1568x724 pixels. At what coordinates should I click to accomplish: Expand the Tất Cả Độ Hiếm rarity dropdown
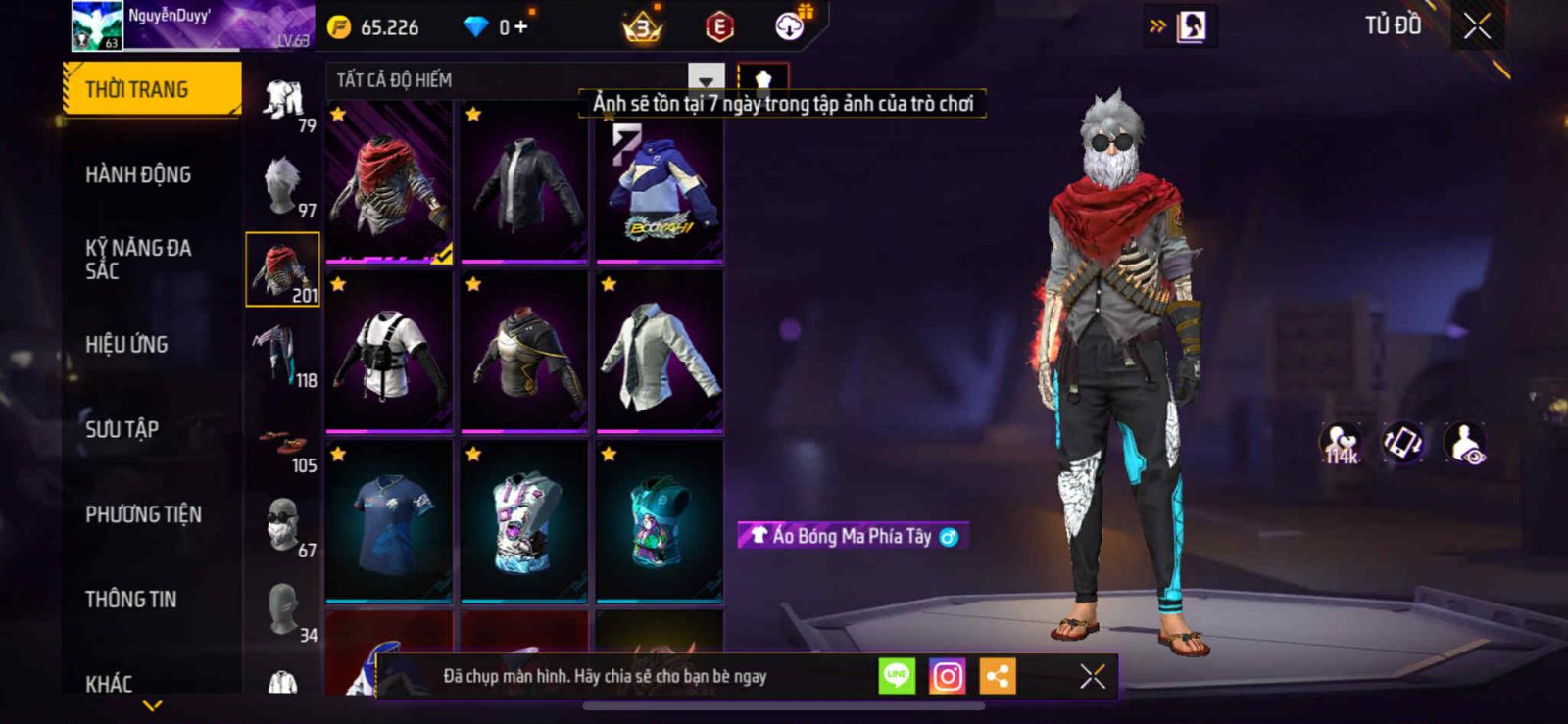coord(706,79)
